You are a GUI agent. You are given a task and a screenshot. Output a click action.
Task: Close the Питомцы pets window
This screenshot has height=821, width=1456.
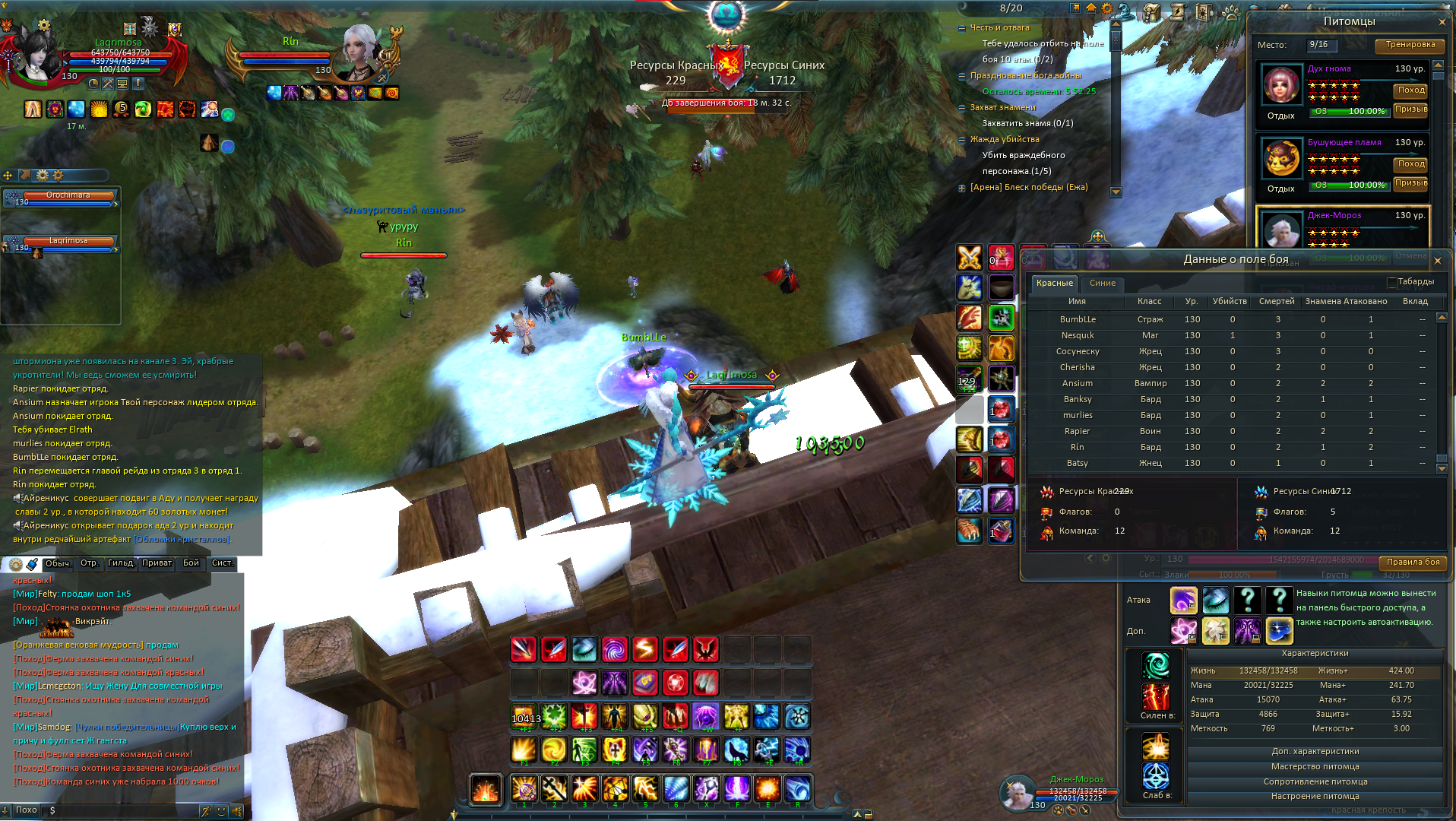tap(1442, 22)
